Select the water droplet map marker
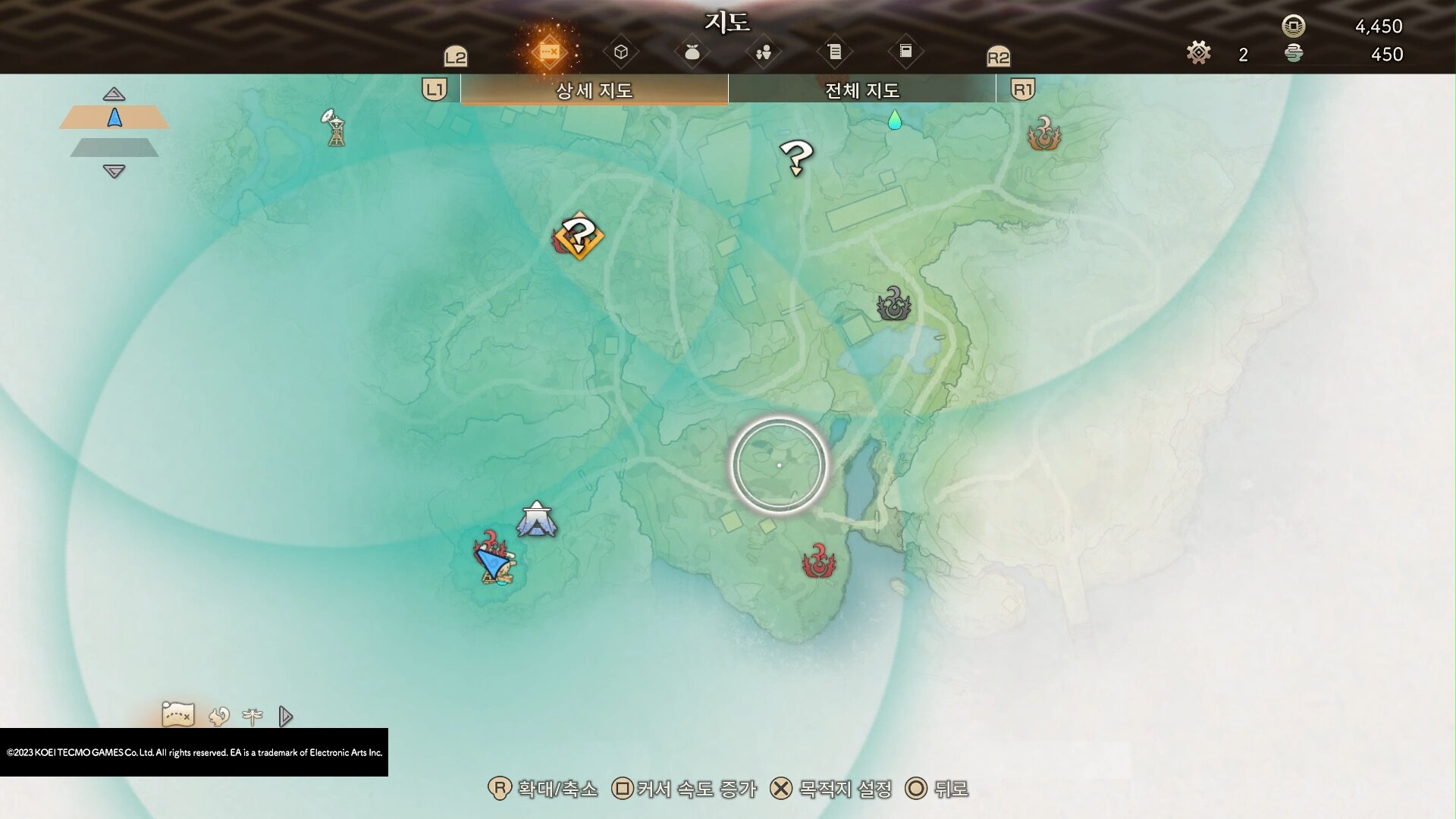 895,120
